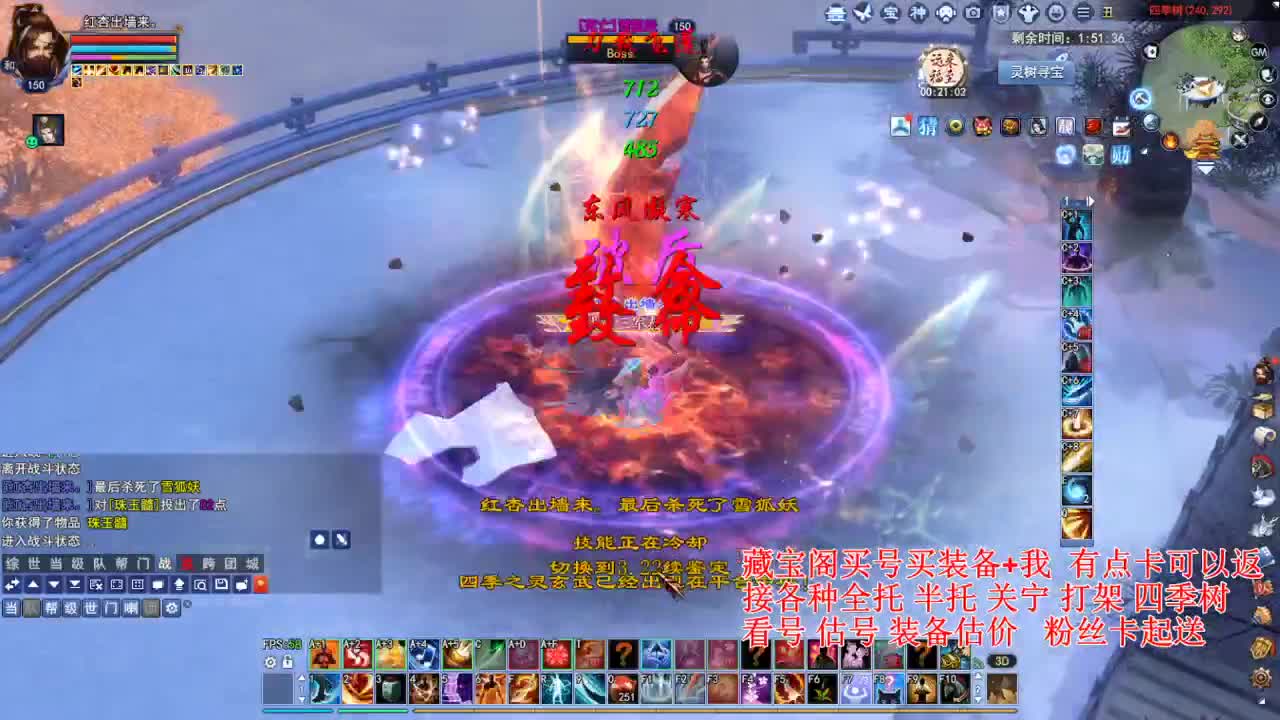Click the 猜 guessing activity icon
The width and height of the screenshot is (1280, 720).
tap(927, 127)
